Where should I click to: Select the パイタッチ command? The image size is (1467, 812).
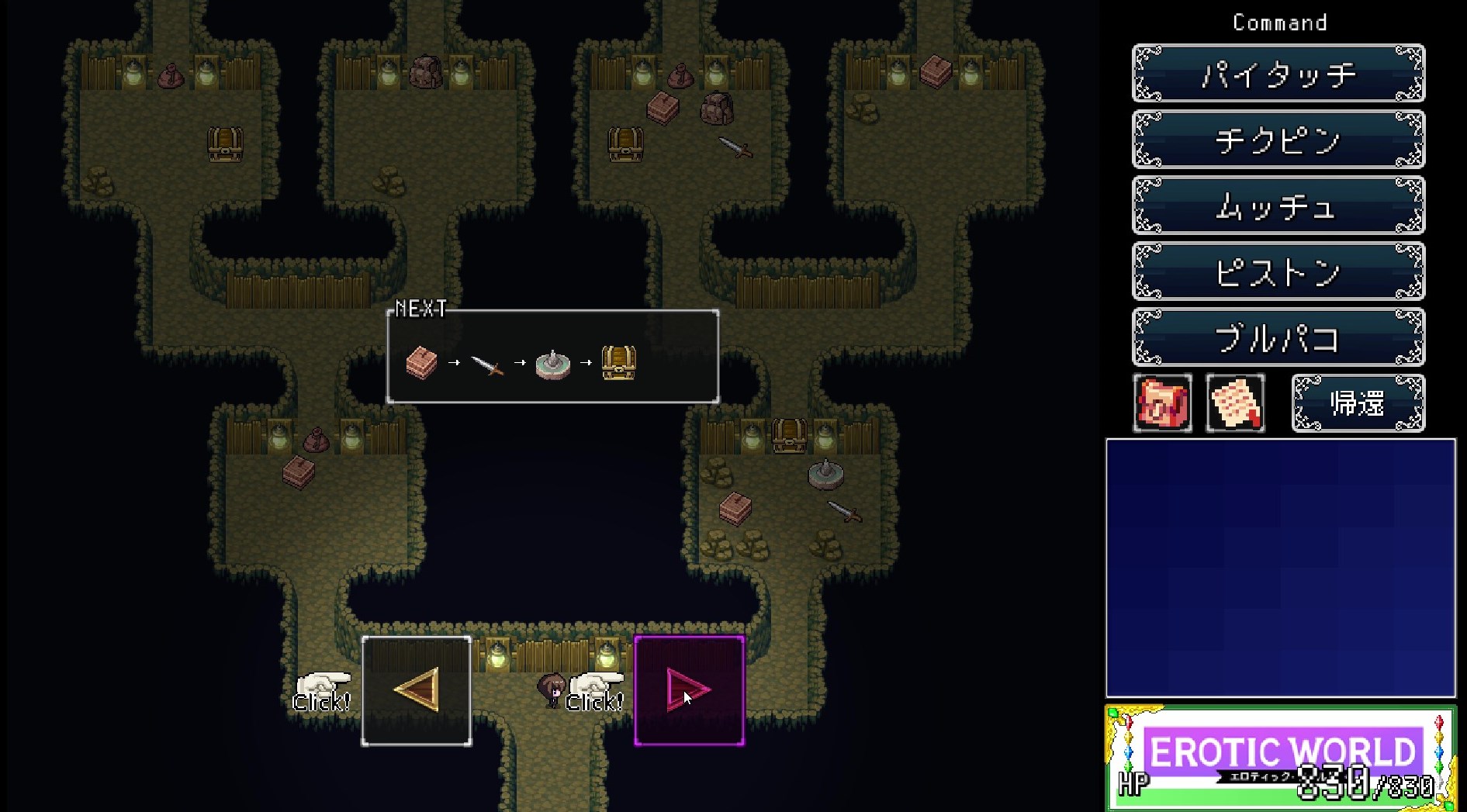pyautogui.click(x=1278, y=74)
